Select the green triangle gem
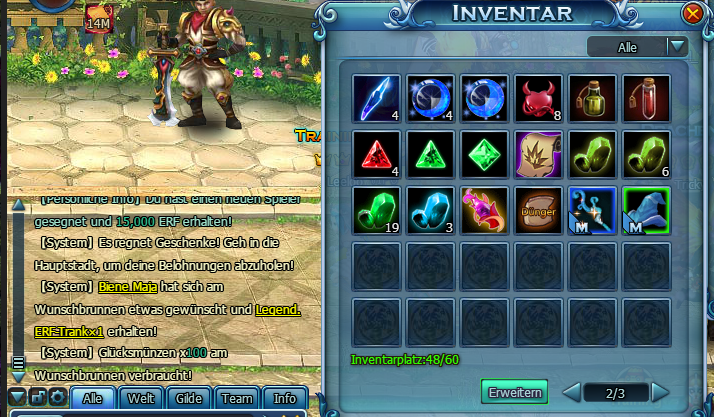 tap(430, 155)
